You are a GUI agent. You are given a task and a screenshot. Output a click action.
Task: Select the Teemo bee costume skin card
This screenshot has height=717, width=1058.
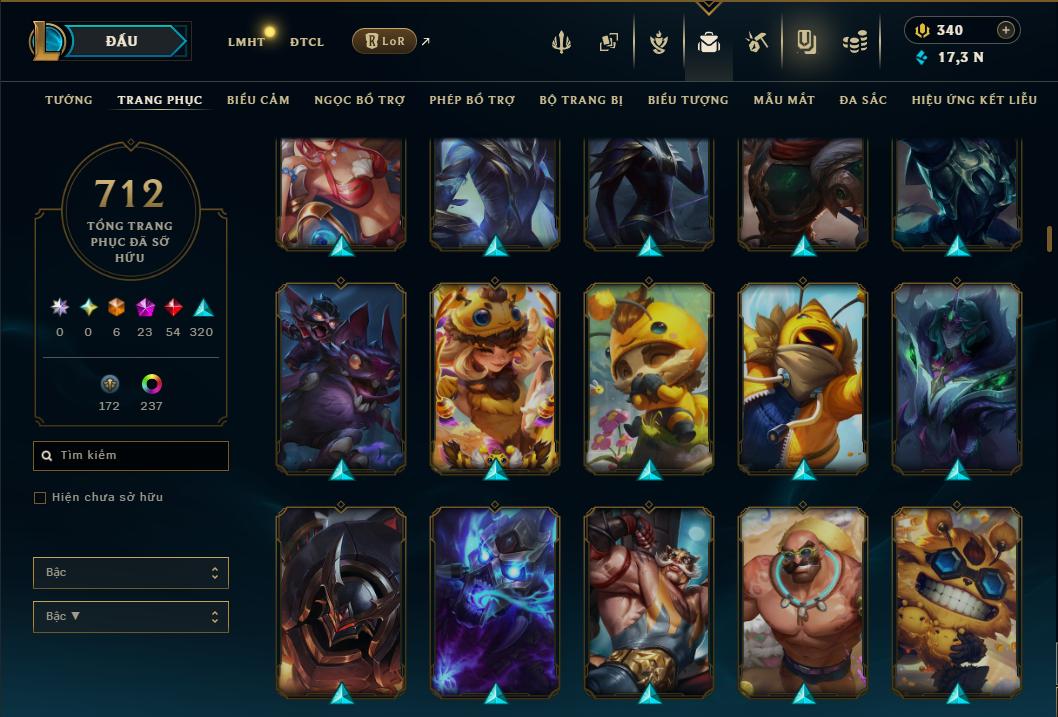[x=649, y=377]
